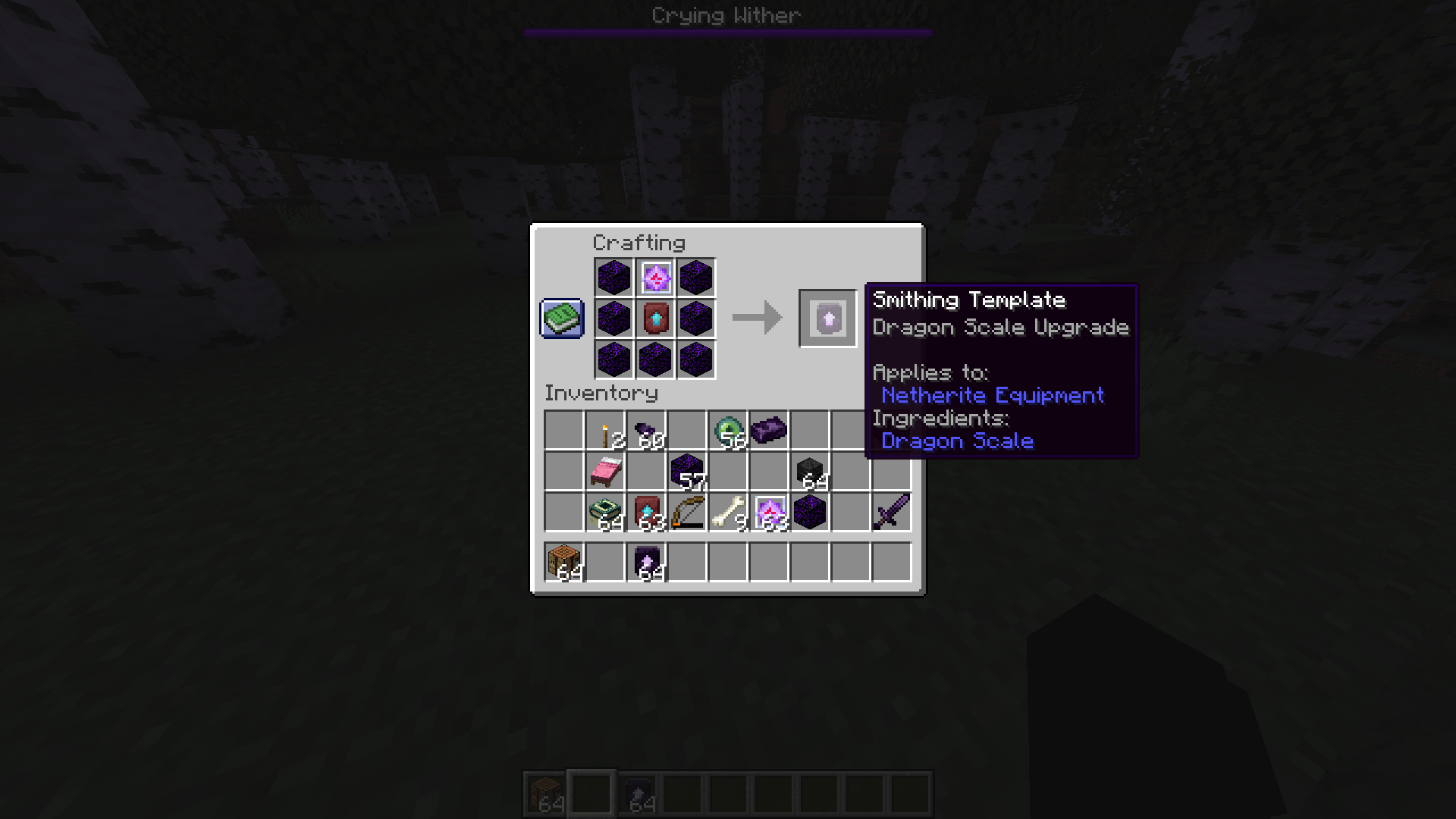This screenshot has width=1456, height=819.
Task: Take the Dragon Scale Upgrade from output slot
Action: (x=827, y=318)
